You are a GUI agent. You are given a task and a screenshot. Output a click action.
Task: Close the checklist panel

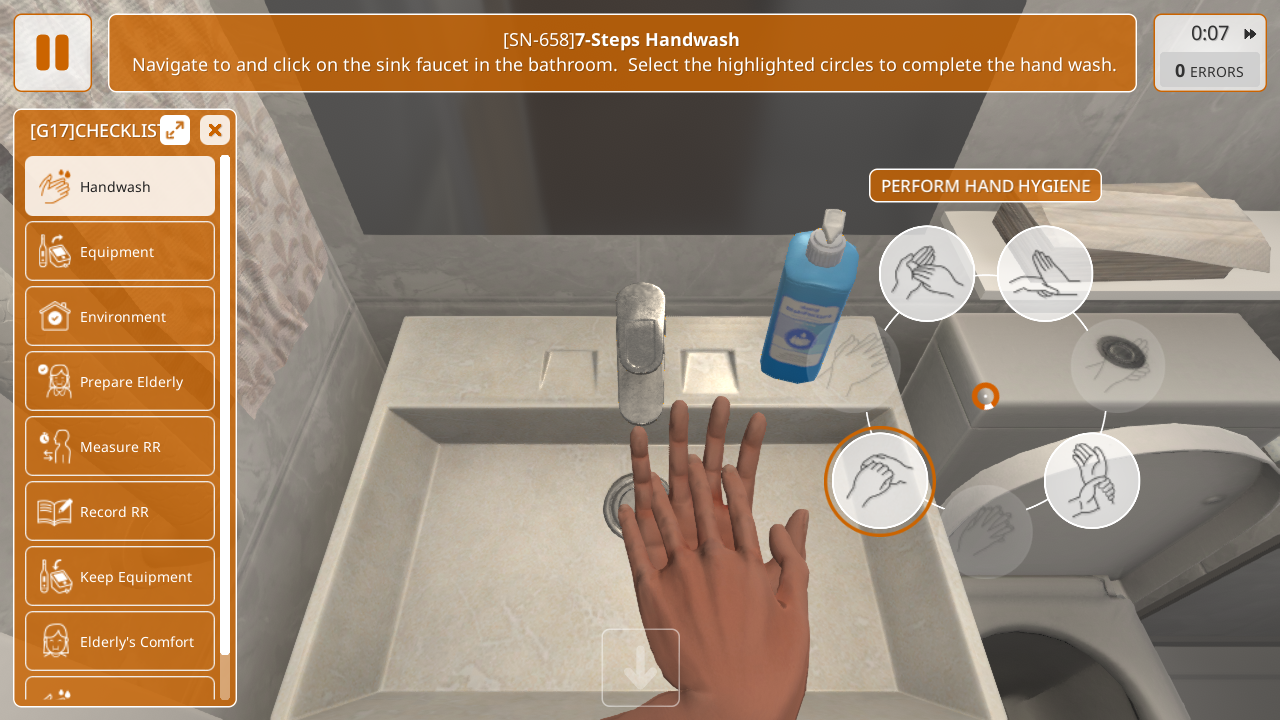[x=215, y=130]
